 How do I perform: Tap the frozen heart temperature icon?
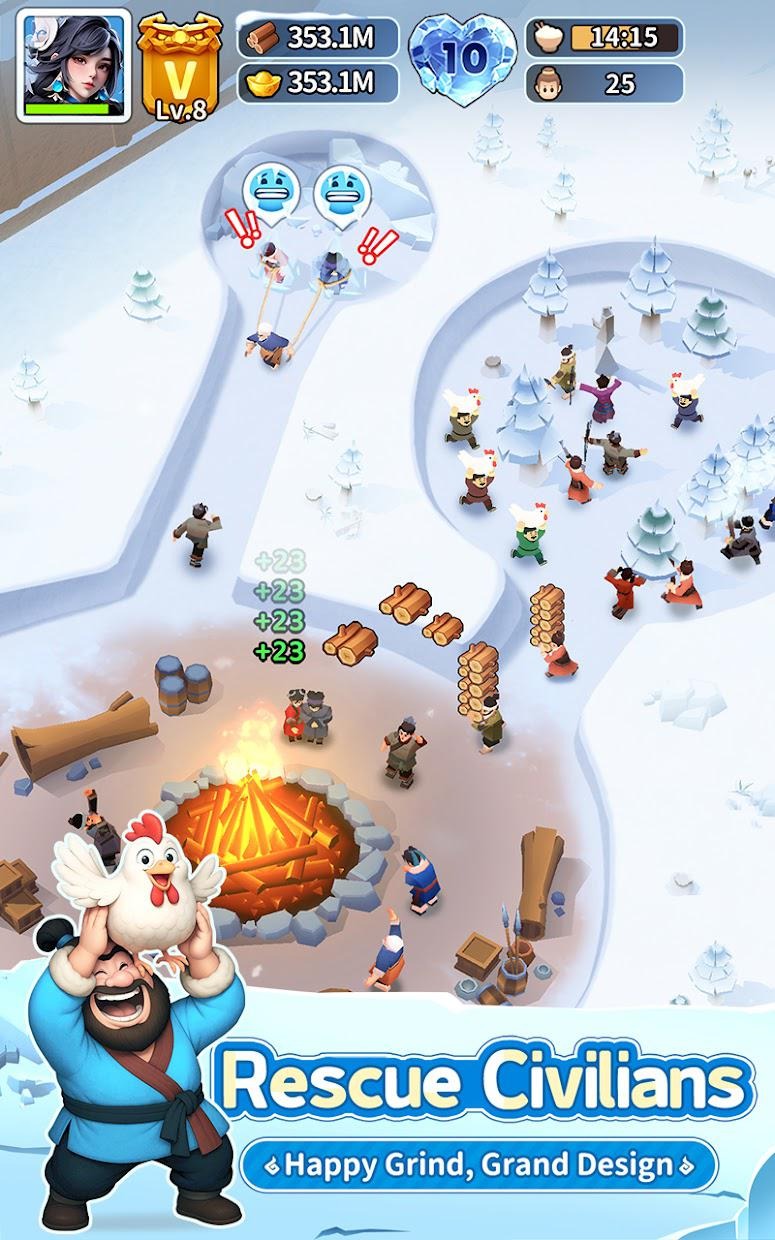coord(462,57)
